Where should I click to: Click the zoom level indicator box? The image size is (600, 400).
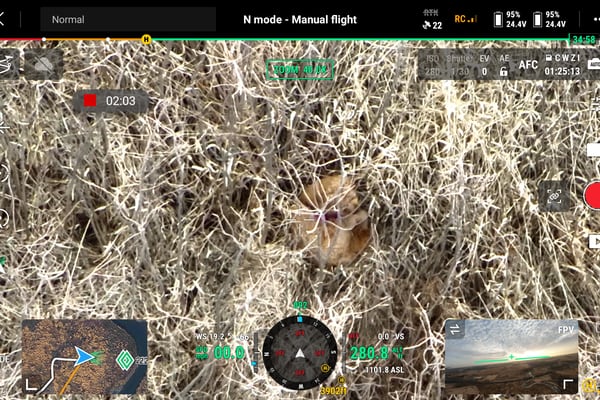tap(300, 70)
